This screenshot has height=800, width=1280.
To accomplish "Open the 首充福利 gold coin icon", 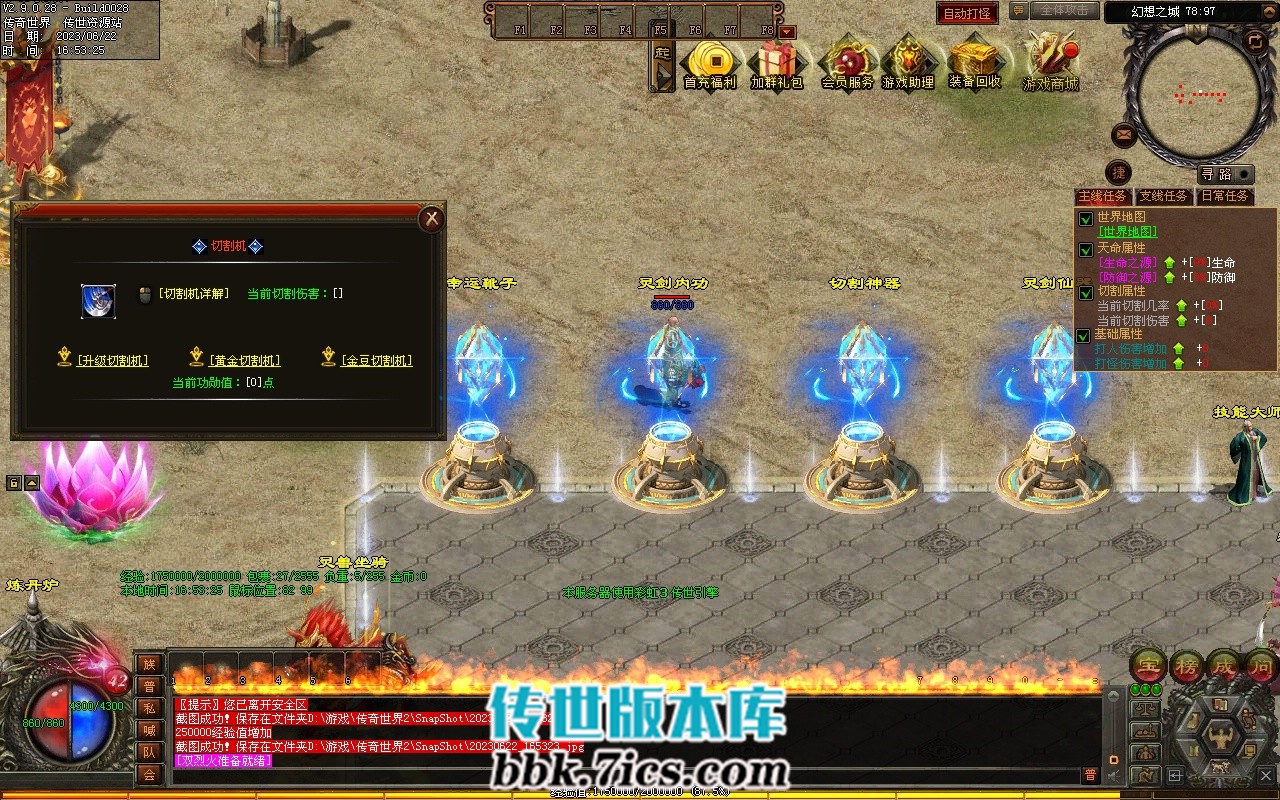I will coord(709,64).
